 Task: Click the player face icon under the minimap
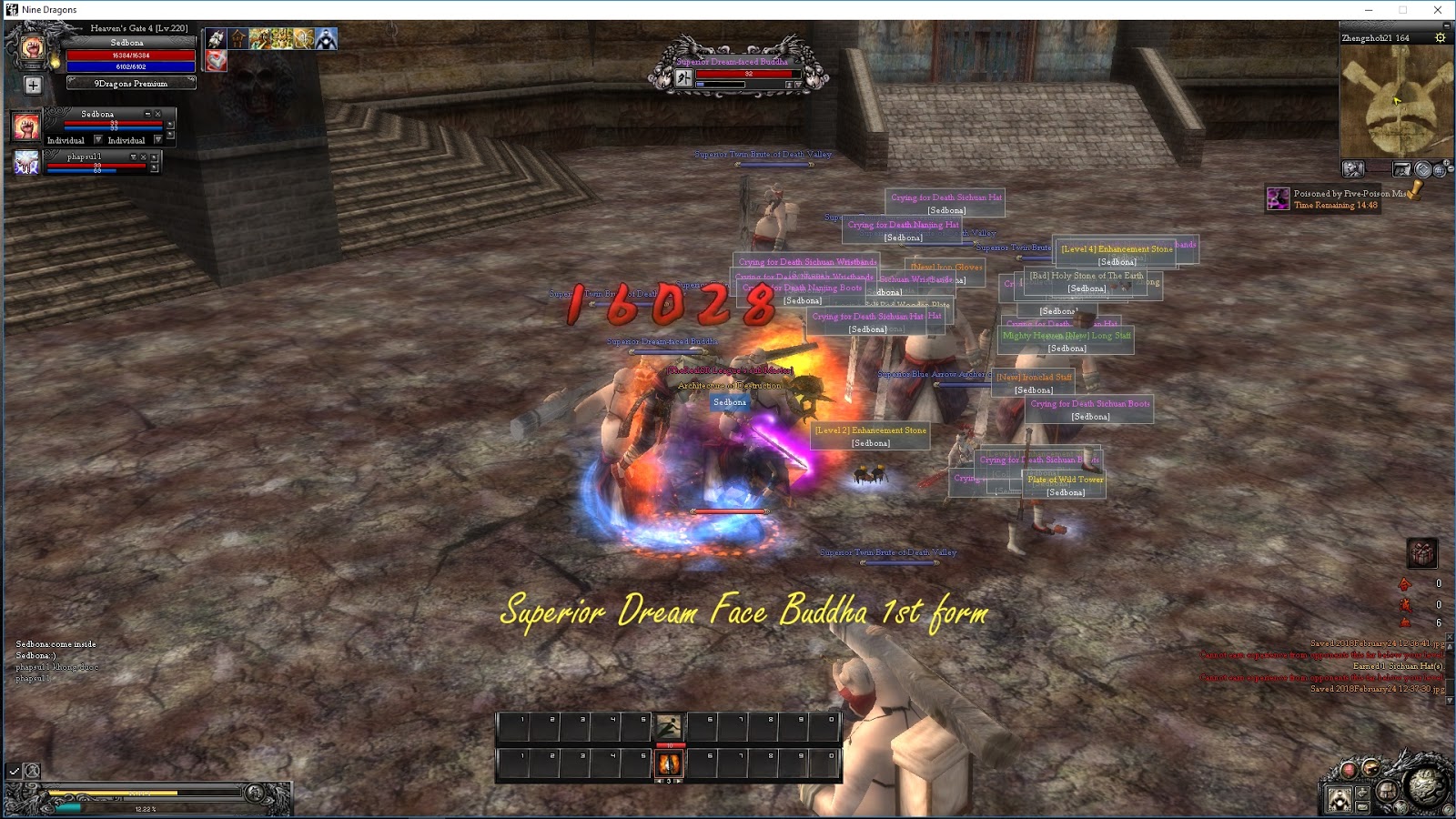pos(1355,168)
